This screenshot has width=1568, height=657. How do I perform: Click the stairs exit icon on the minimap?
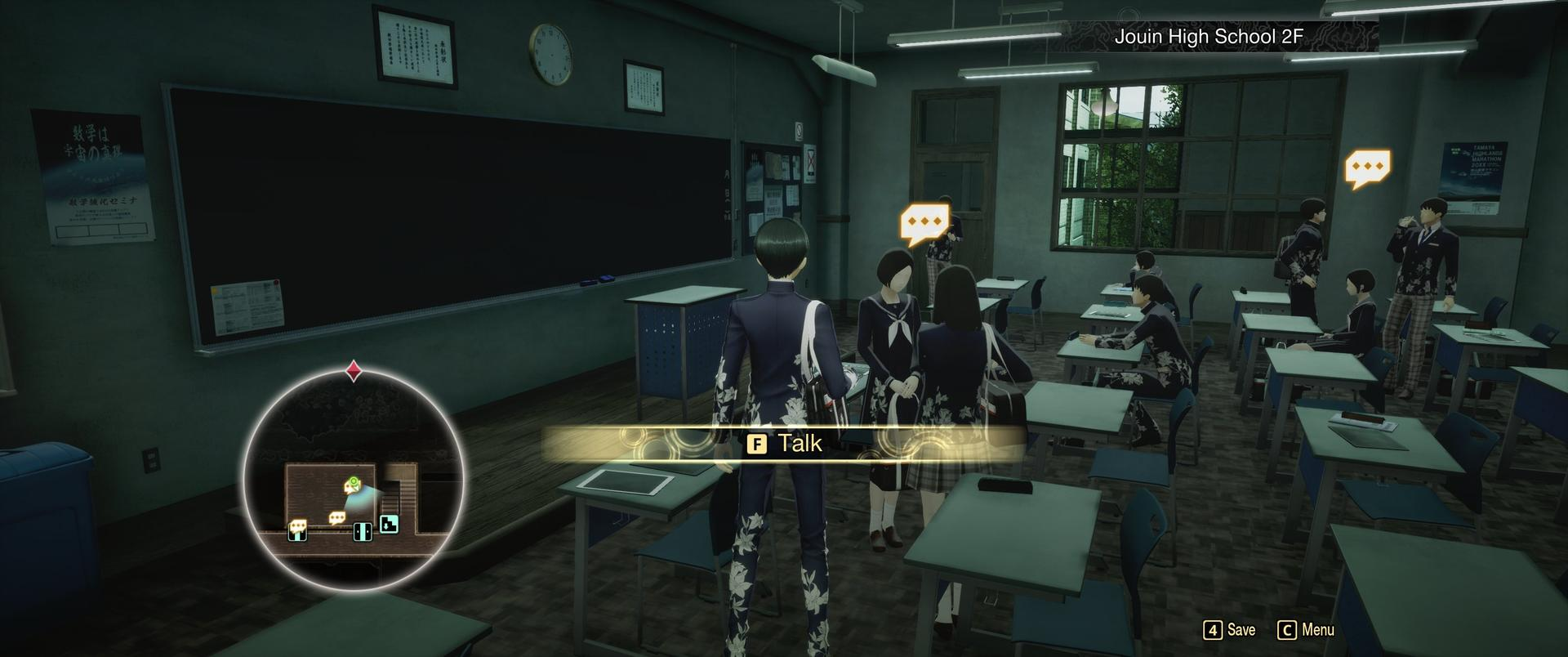(x=390, y=523)
